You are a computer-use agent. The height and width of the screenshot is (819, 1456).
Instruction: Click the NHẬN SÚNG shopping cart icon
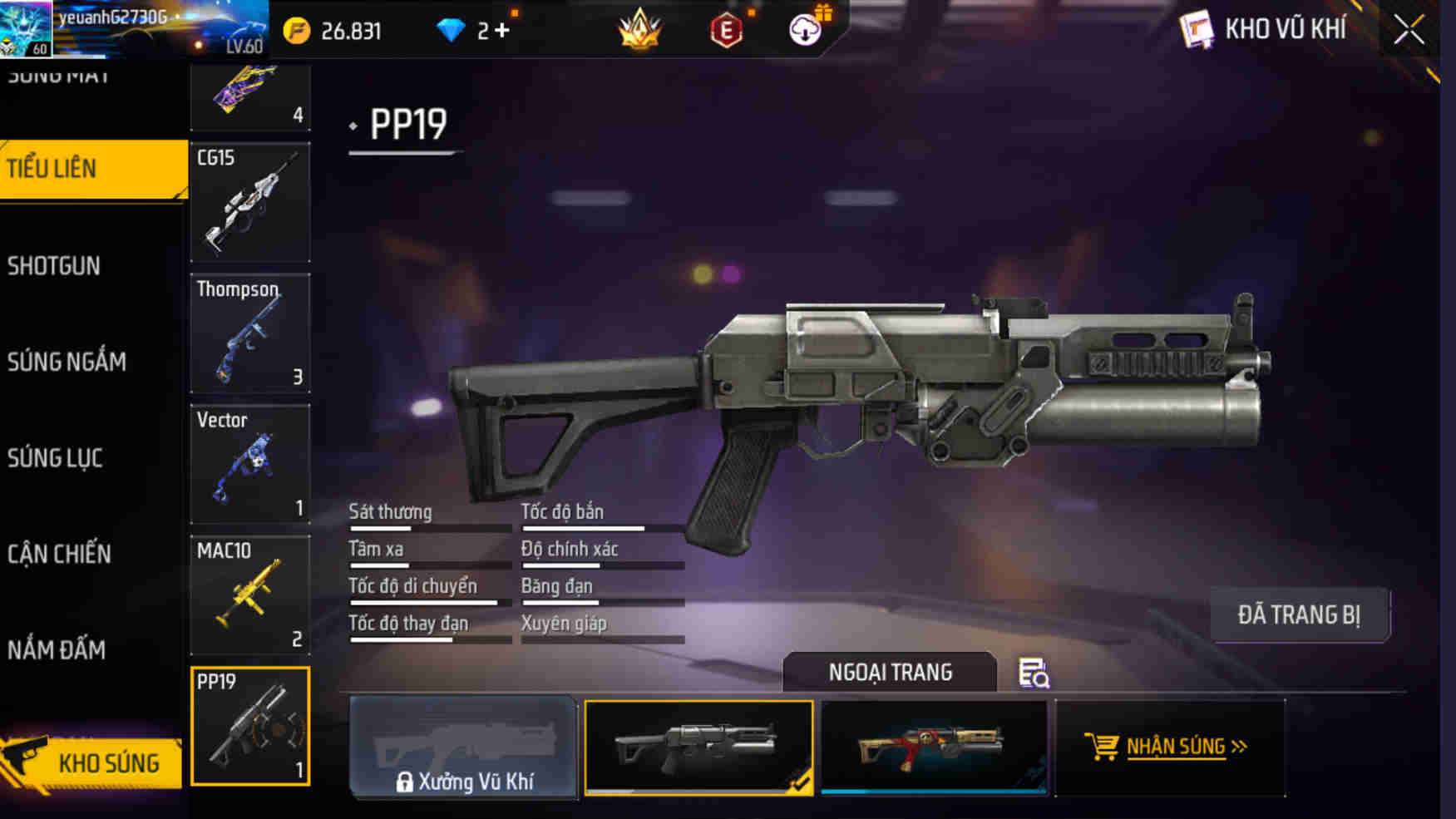click(x=1103, y=747)
